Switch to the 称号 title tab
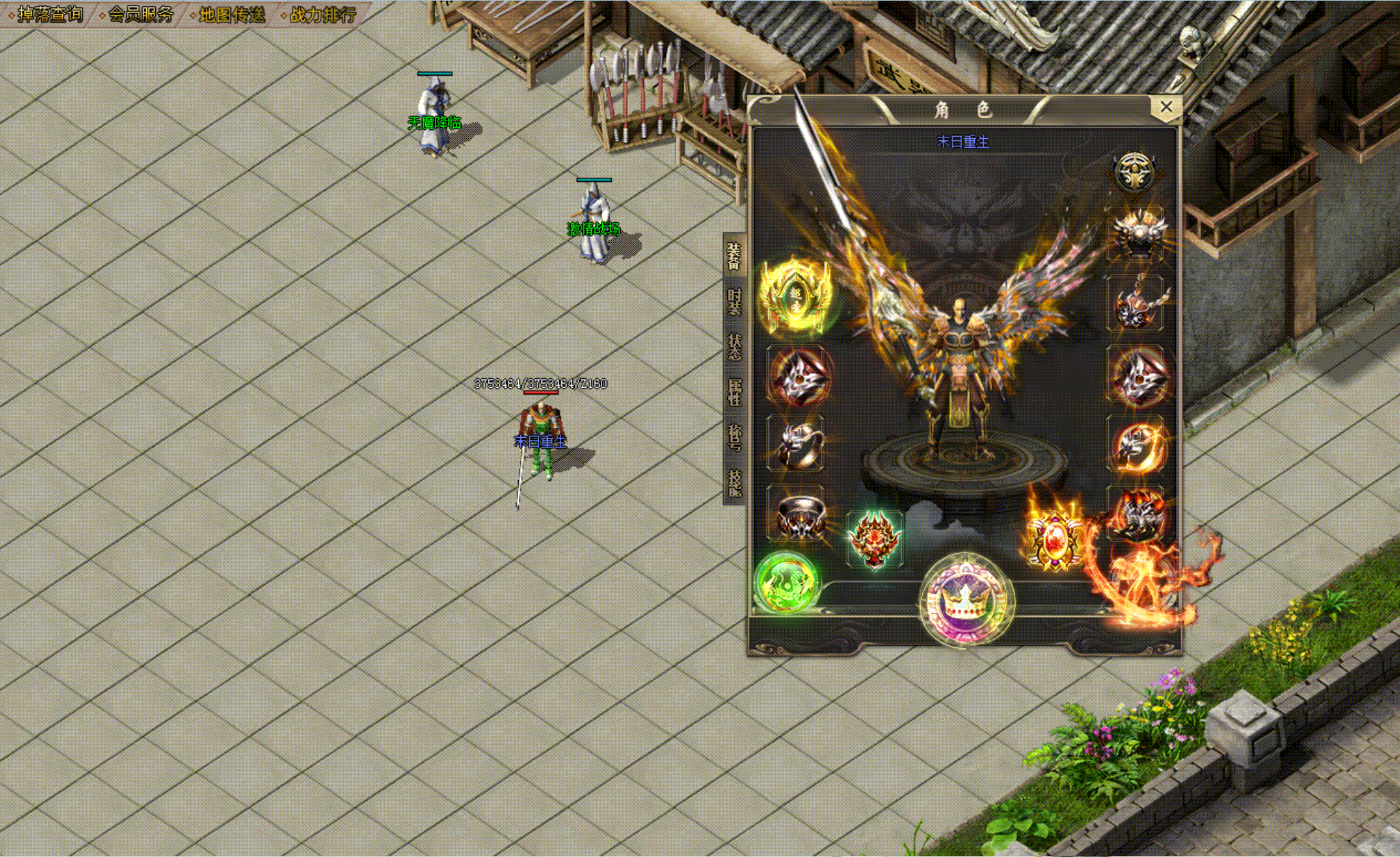This screenshot has height=857, width=1400. (734, 437)
